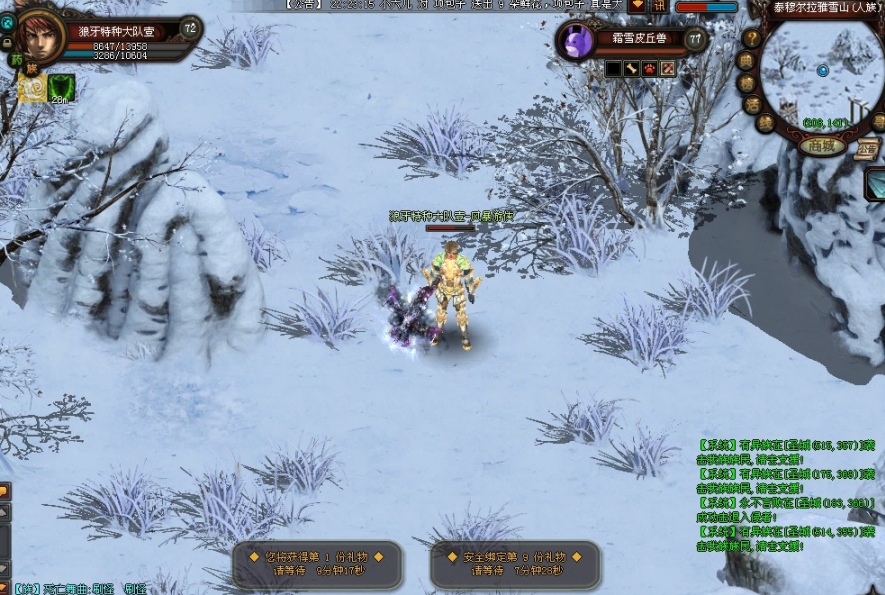The height and width of the screenshot is (595, 885).
Task: Click the red paw print icon
Action: coord(649,68)
